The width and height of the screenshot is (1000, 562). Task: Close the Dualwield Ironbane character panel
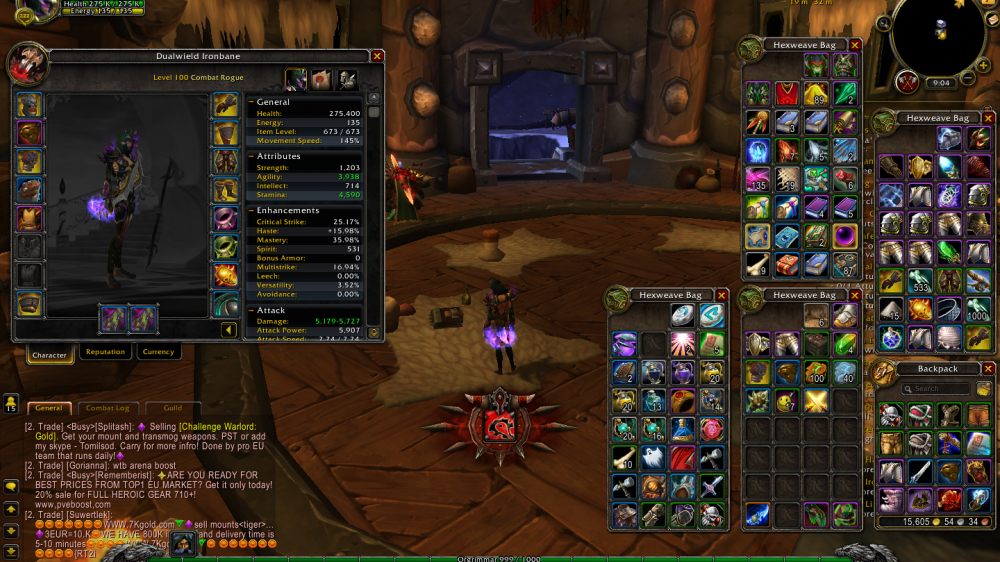coord(377,57)
